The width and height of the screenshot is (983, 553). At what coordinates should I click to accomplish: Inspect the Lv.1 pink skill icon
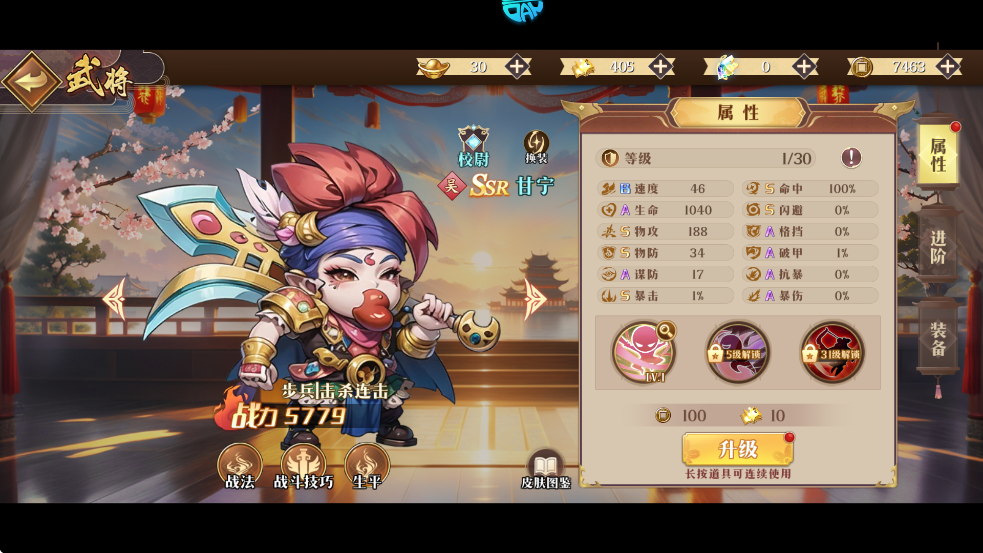pos(643,351)
